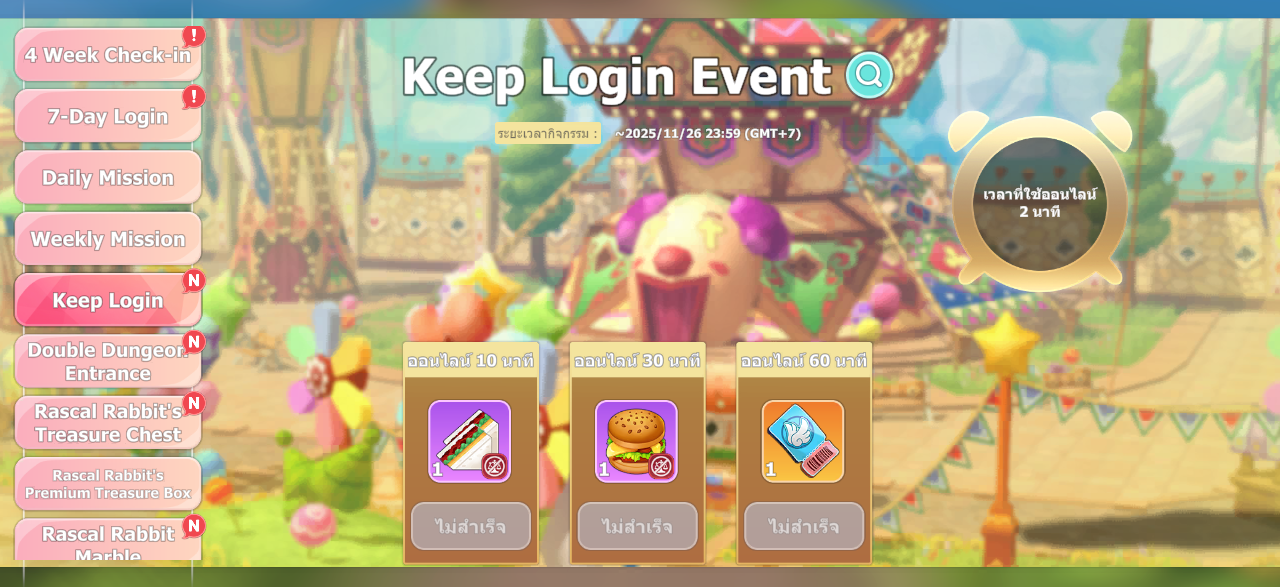Screen dimensions: 1280x587
Task: Open Rascal Rabbit's Treasure Chest tab
Action: (x=108, y=423)
